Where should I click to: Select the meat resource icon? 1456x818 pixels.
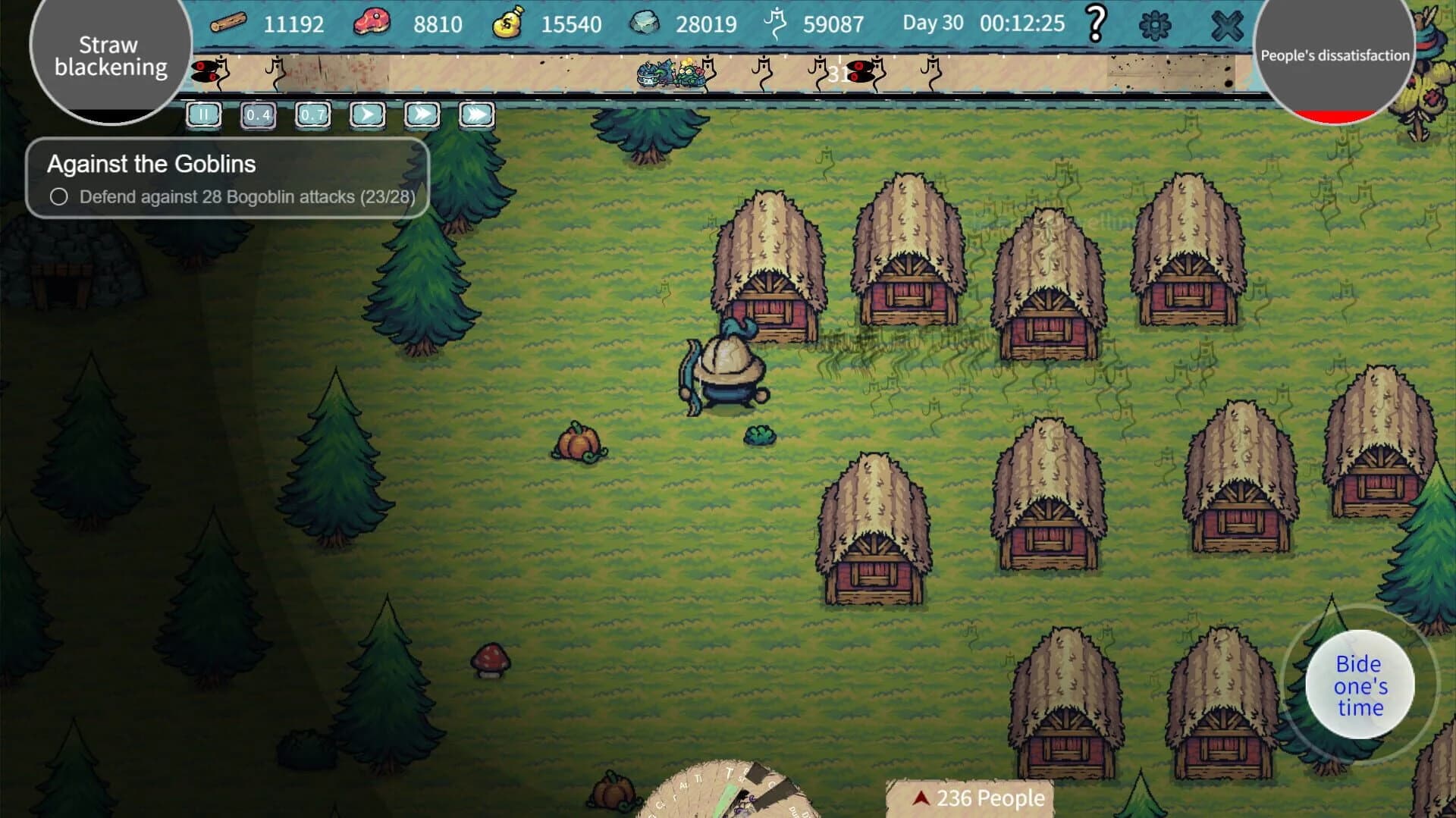click(x=372, y=23)
